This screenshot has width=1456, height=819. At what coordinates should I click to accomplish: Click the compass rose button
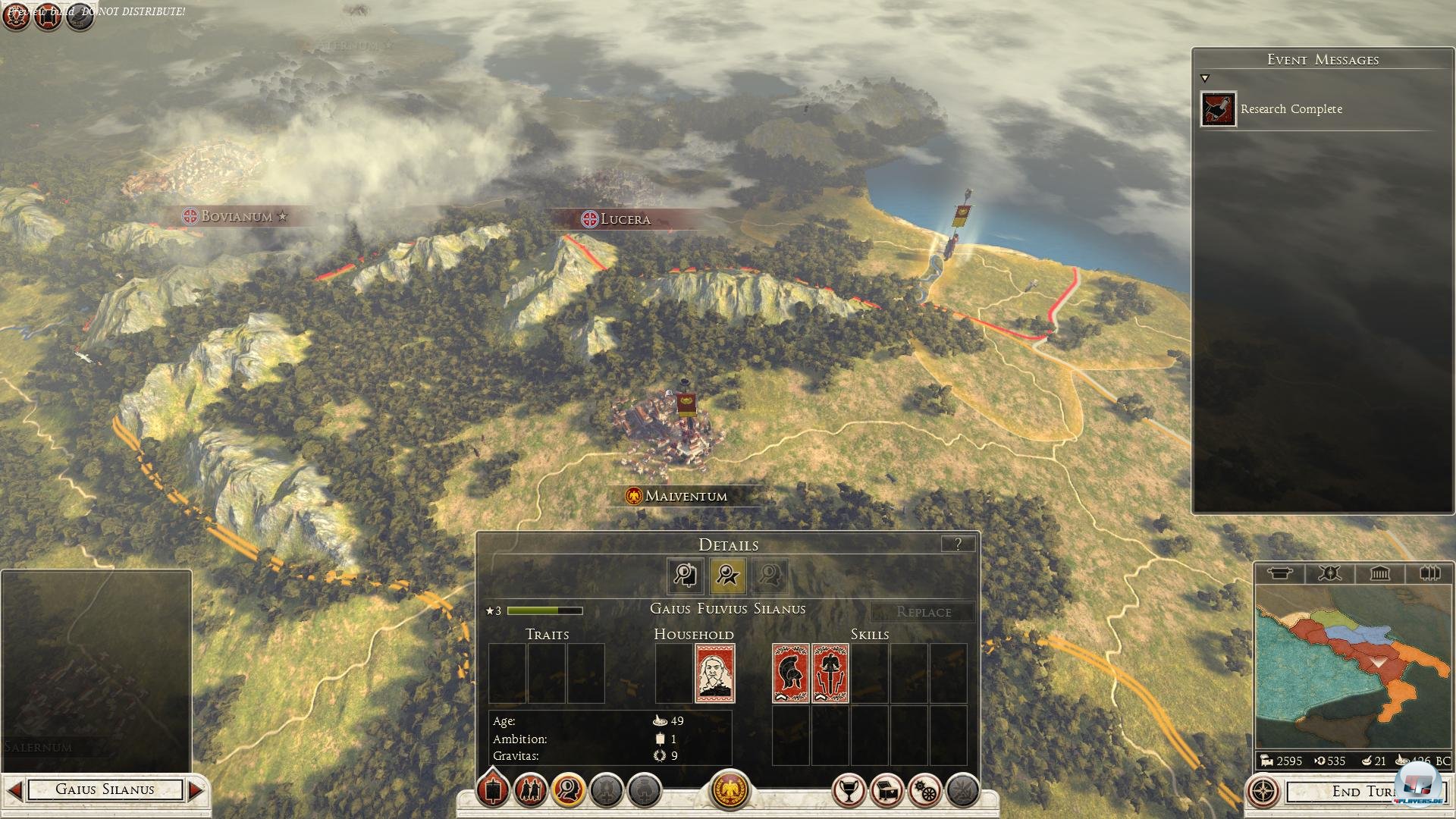tap(1263, 792)
